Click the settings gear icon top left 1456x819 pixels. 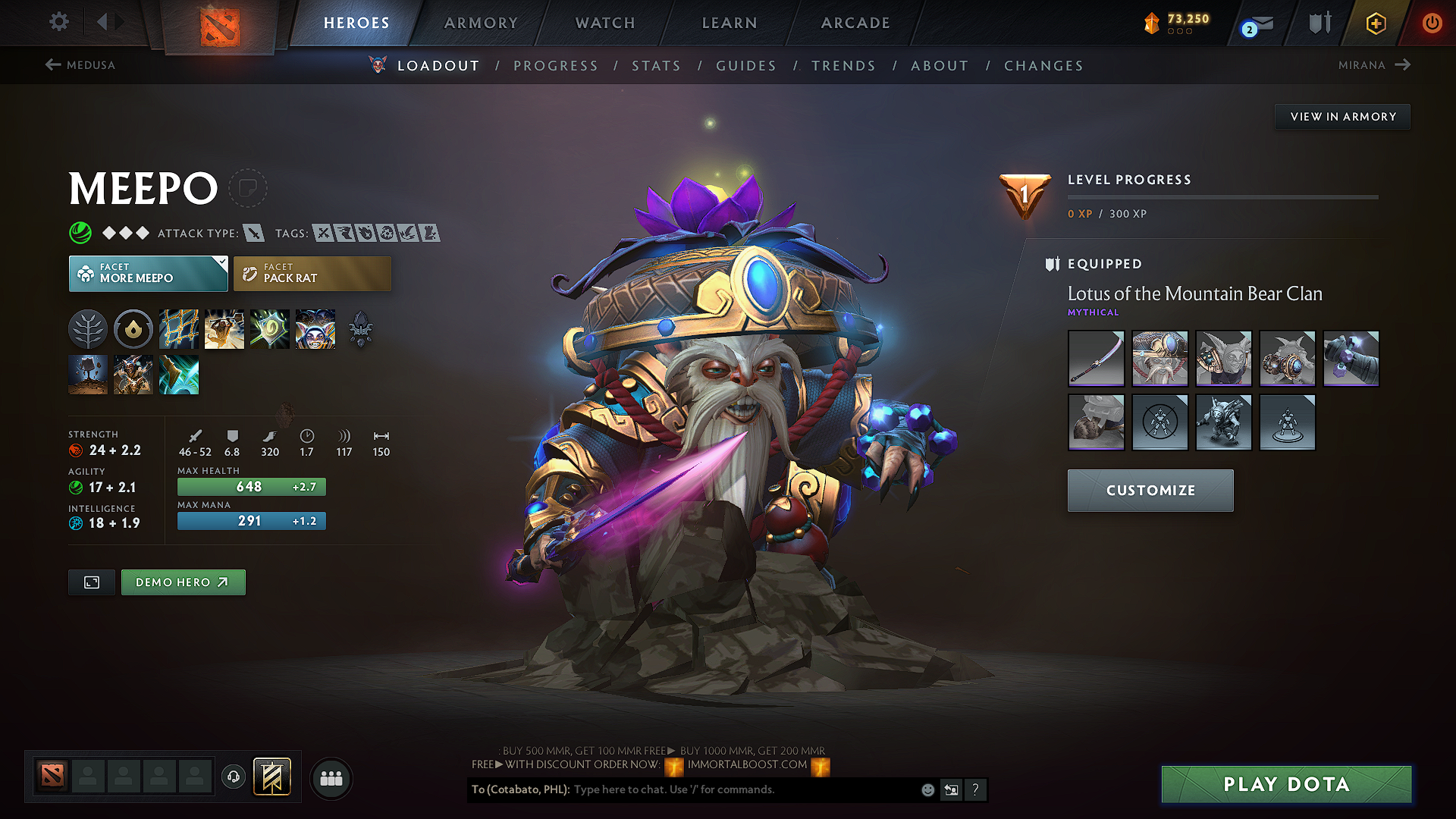(x=58, y=22)
